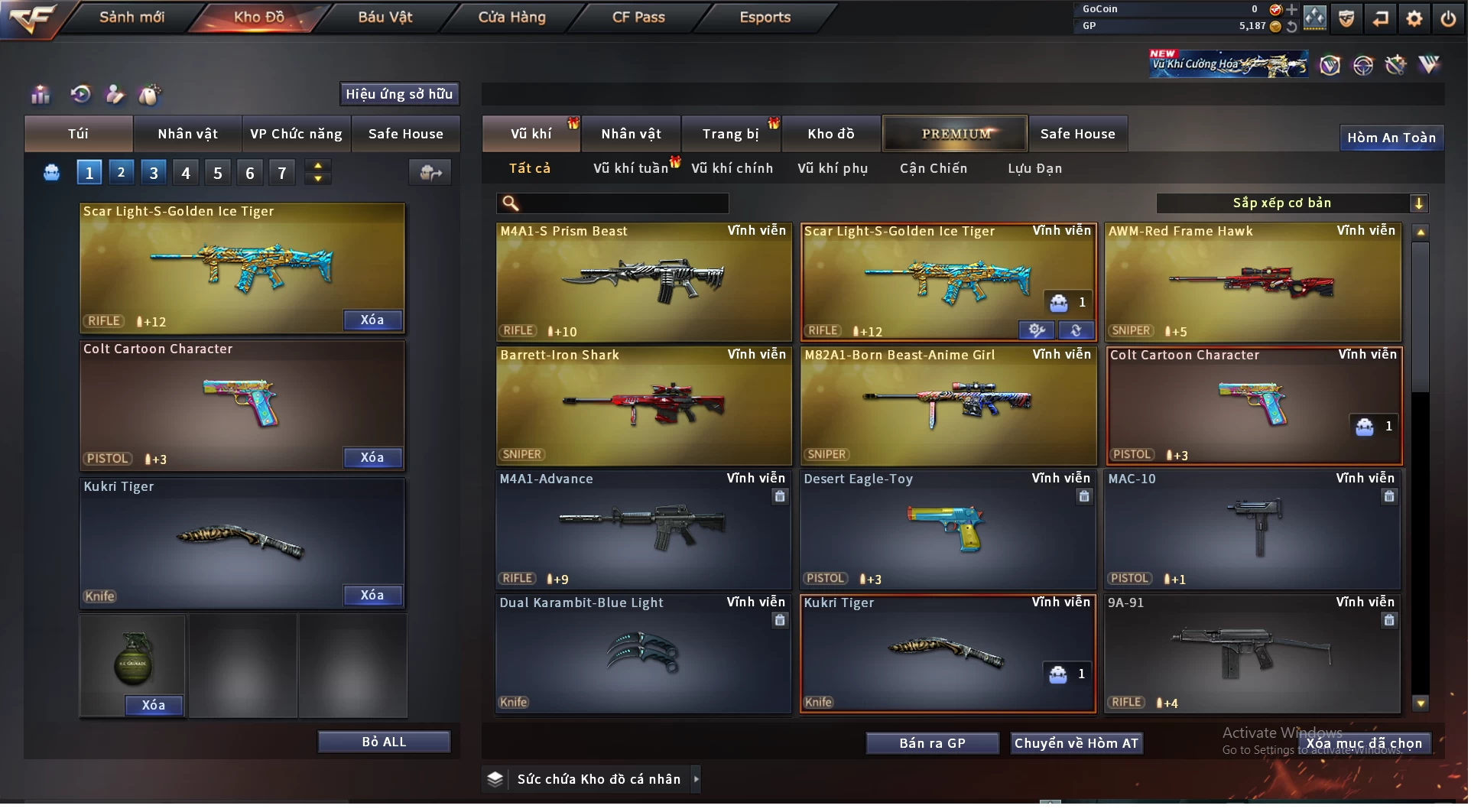Open the gear settings icon

(x=1415, y=18)
